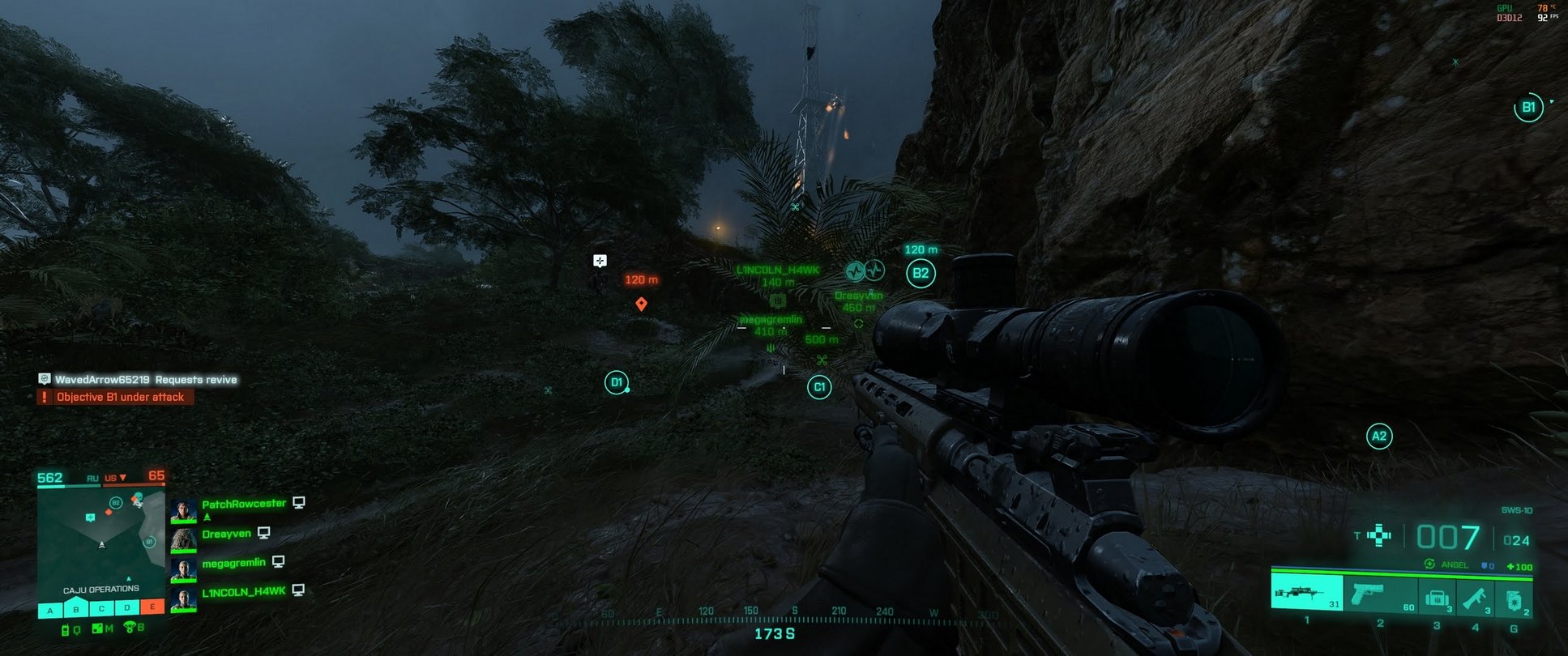
Task: Select squad member megagremlin
Action: [x=233, y=562]
